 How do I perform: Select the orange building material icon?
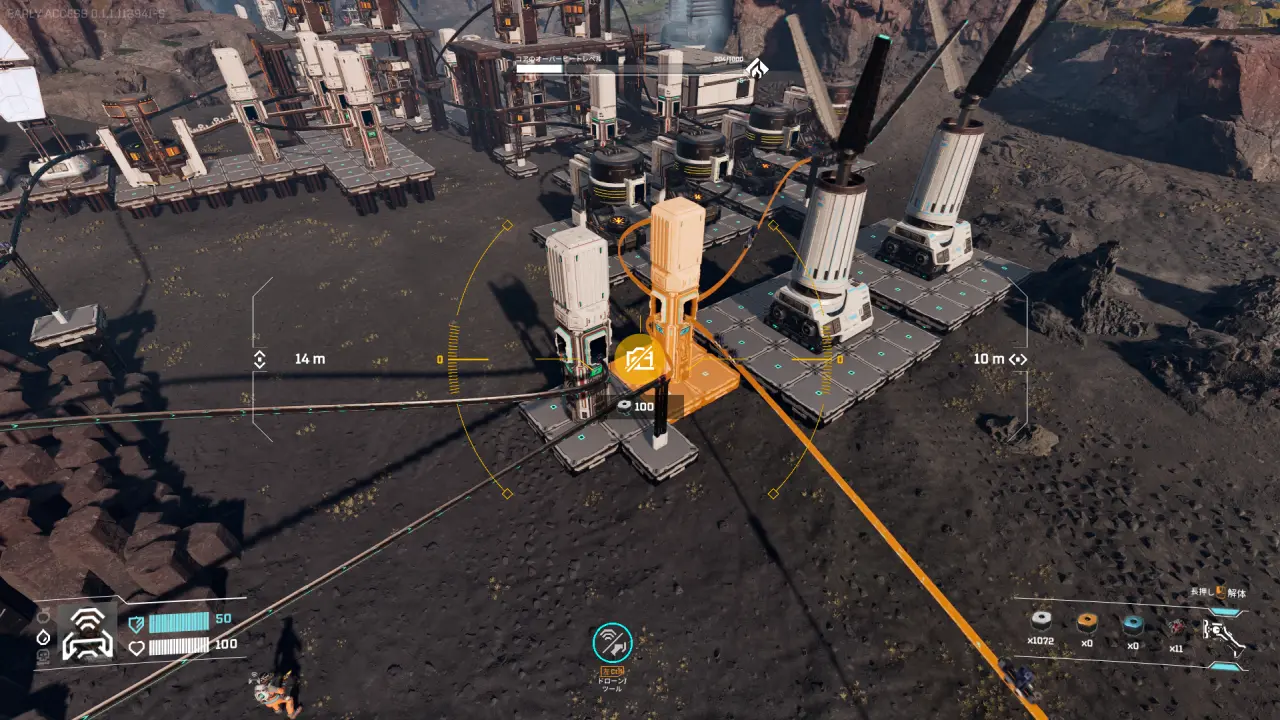(x=1087, y=623)
